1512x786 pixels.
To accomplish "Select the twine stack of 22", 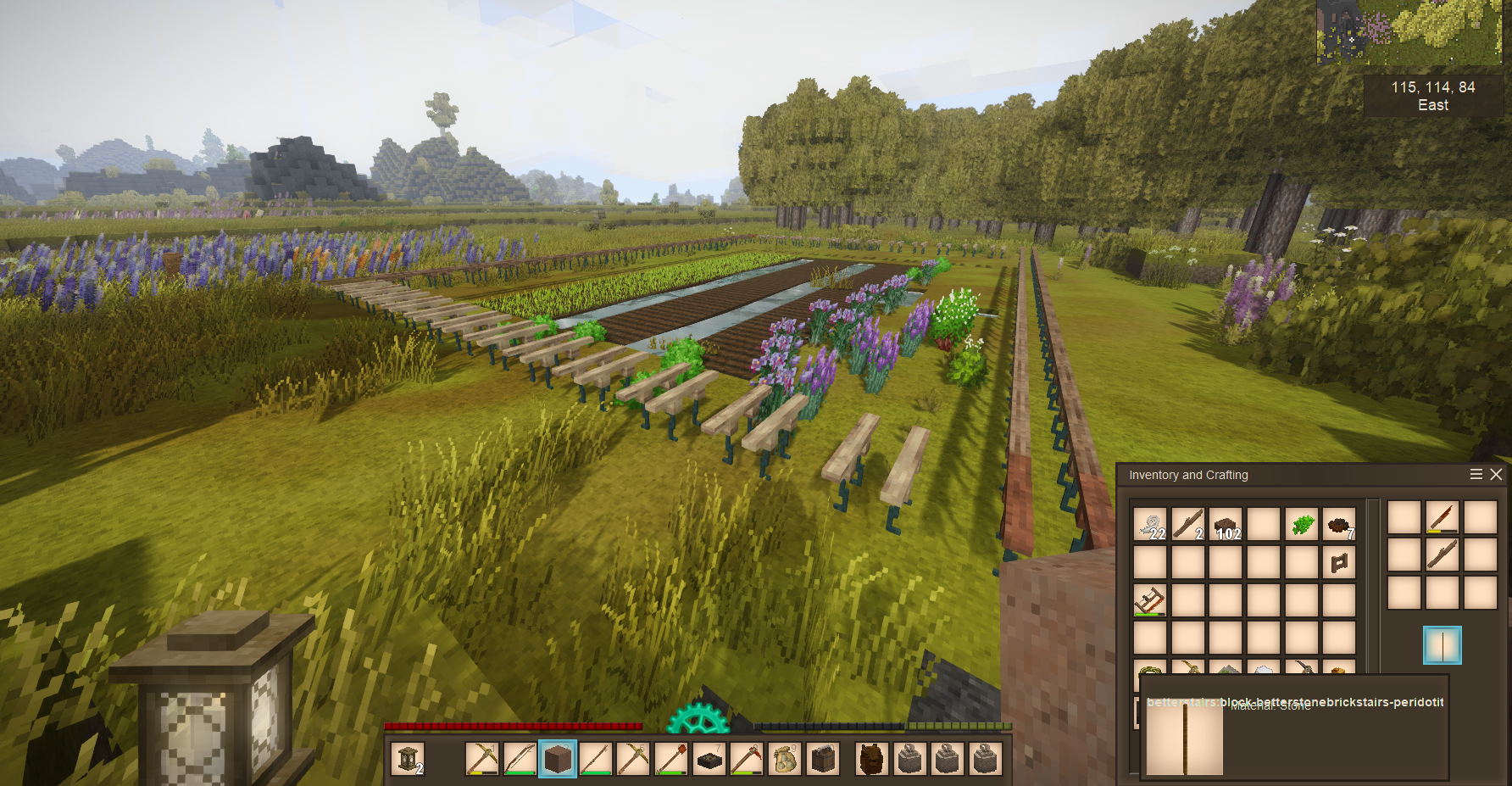I will (x=1150, y=525).
